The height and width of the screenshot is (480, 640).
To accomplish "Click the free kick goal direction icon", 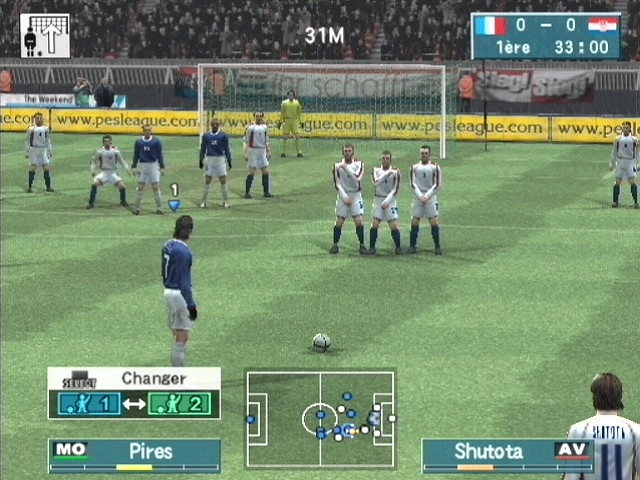I will (x=45, y=35).
